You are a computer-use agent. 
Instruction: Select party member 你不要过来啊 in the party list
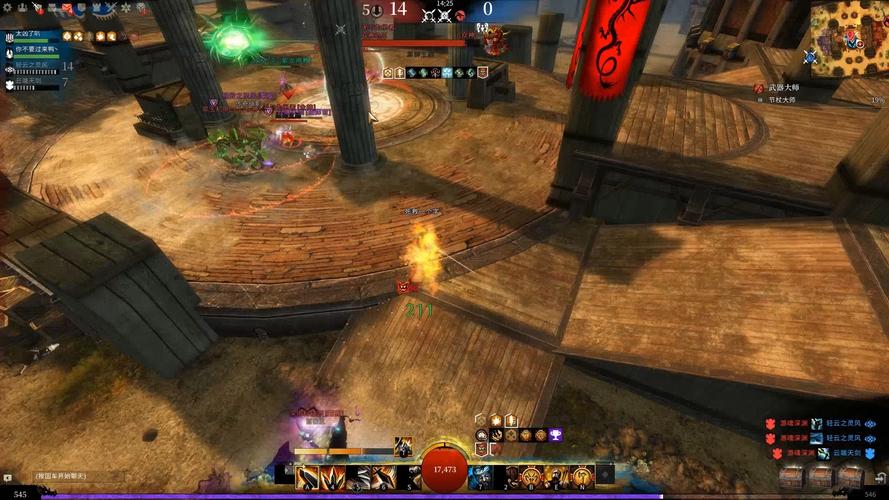tap(34, 49)
